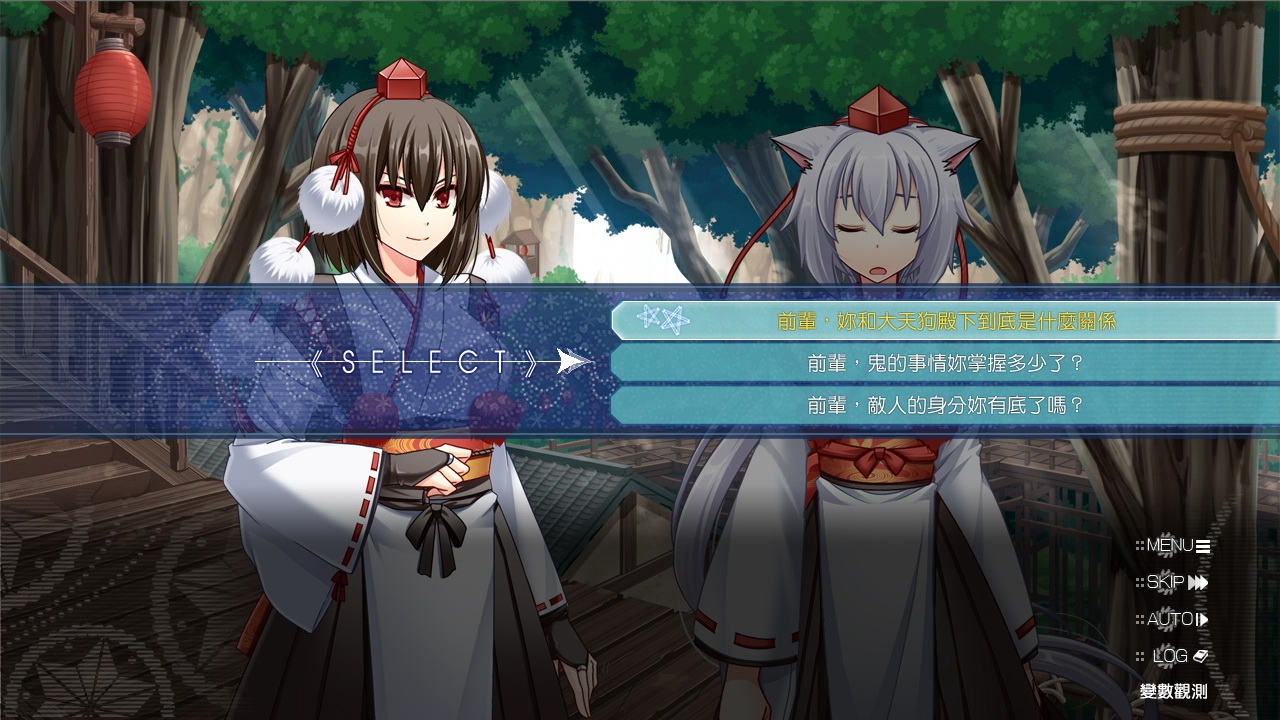Click the dotted icon before LOG
The width and height of the screenshot is (1280, 720).
1141,656
